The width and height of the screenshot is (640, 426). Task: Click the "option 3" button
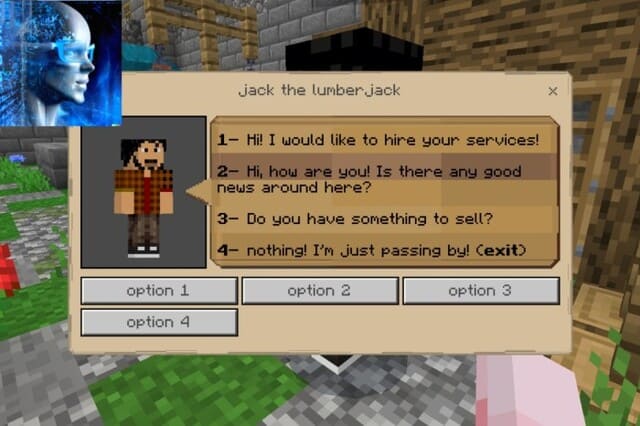(x=481, y=291)
